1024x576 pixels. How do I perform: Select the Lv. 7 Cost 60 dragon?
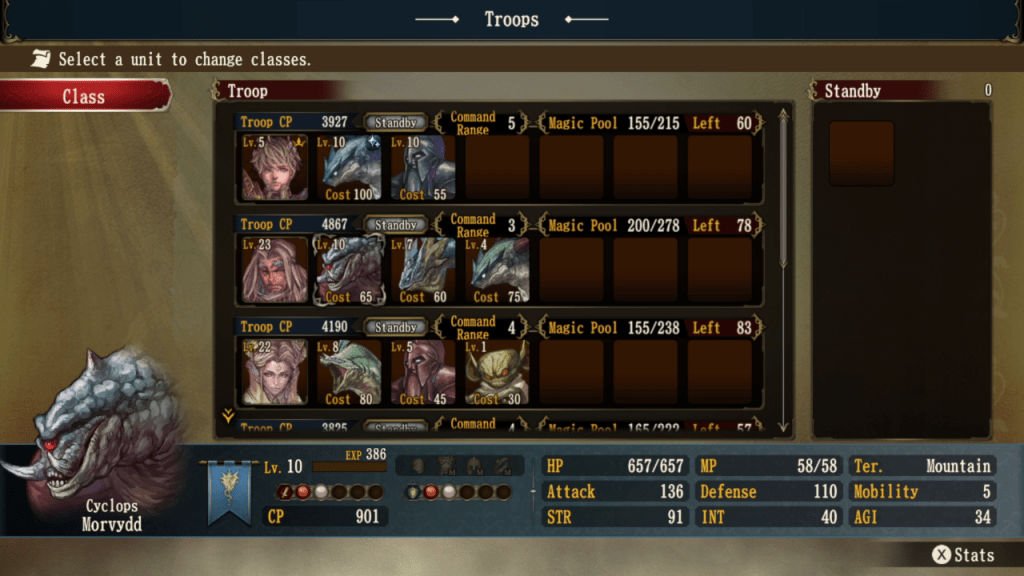pos(423,271)
